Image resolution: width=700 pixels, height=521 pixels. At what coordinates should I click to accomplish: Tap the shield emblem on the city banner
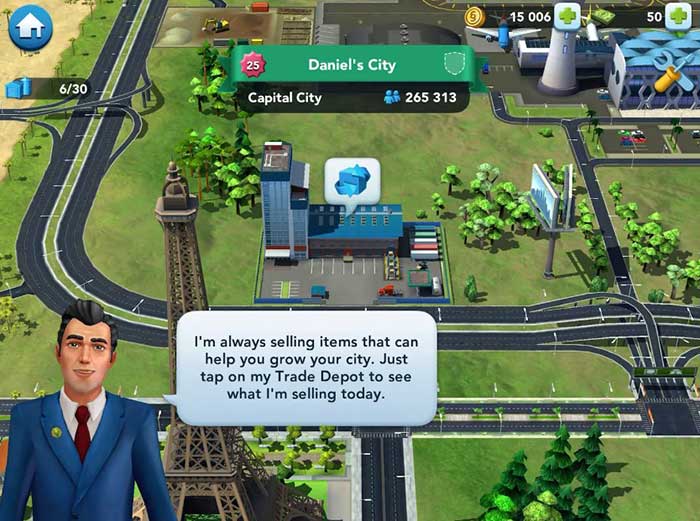pyautogui.click(x=456, y=63)
